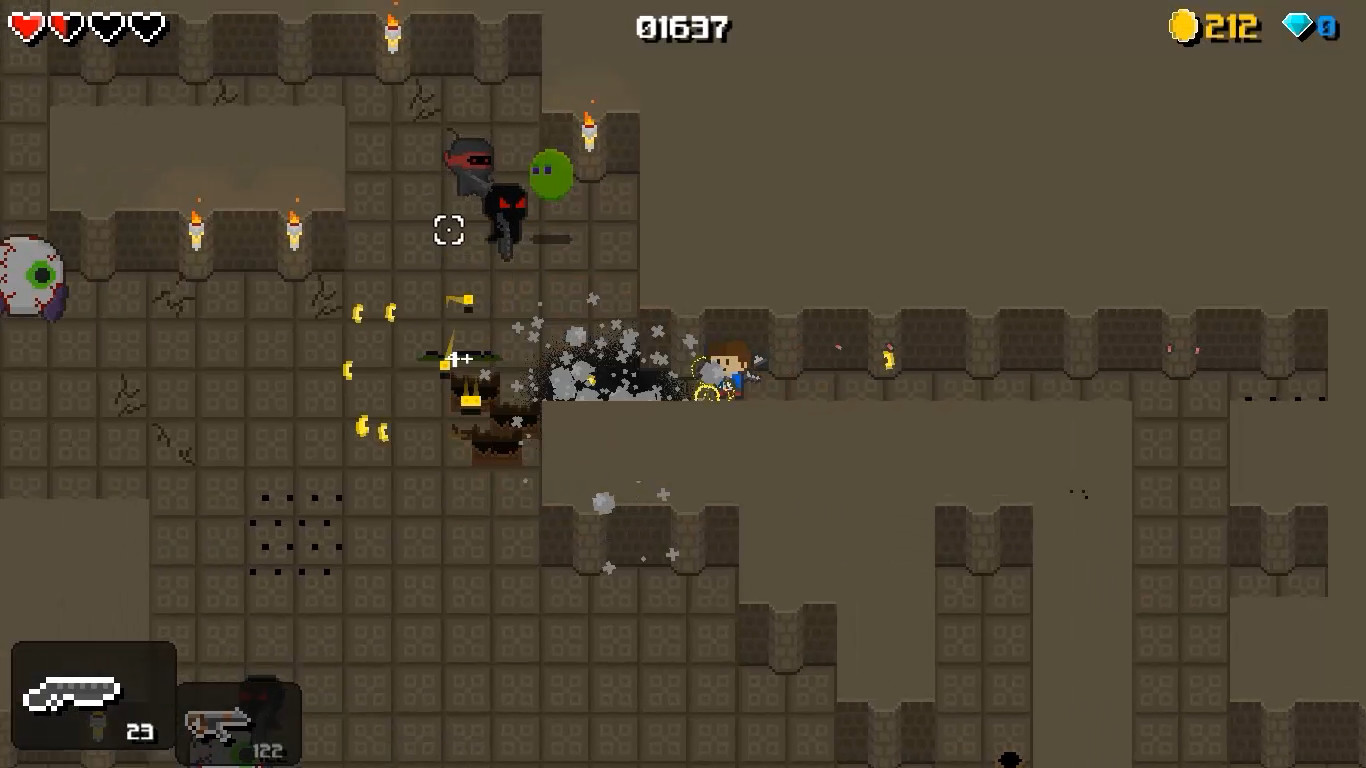1366x768 pixels.
Task: Click the gold coin icon beside 212
Action: click(1184, 27)
